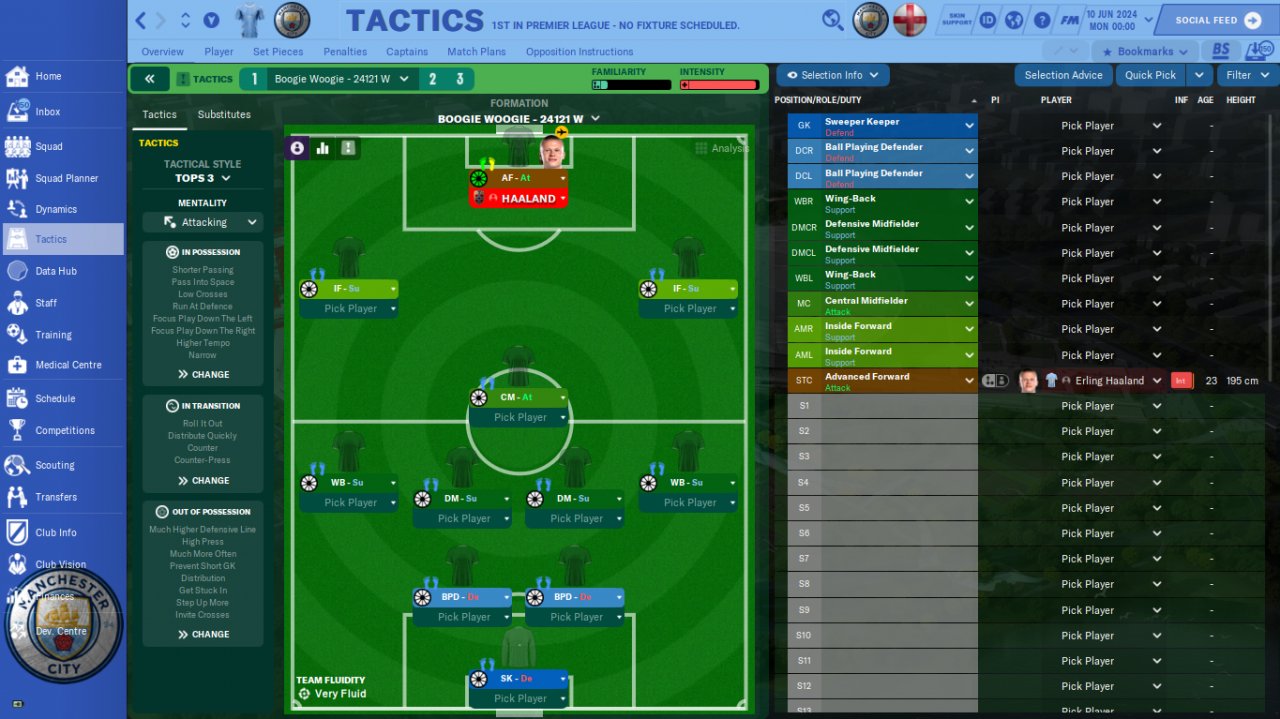Open the Opposition Instructions tab
Image resolution: width=1280 pixels, height=719 pixels.
pos(579,52)
